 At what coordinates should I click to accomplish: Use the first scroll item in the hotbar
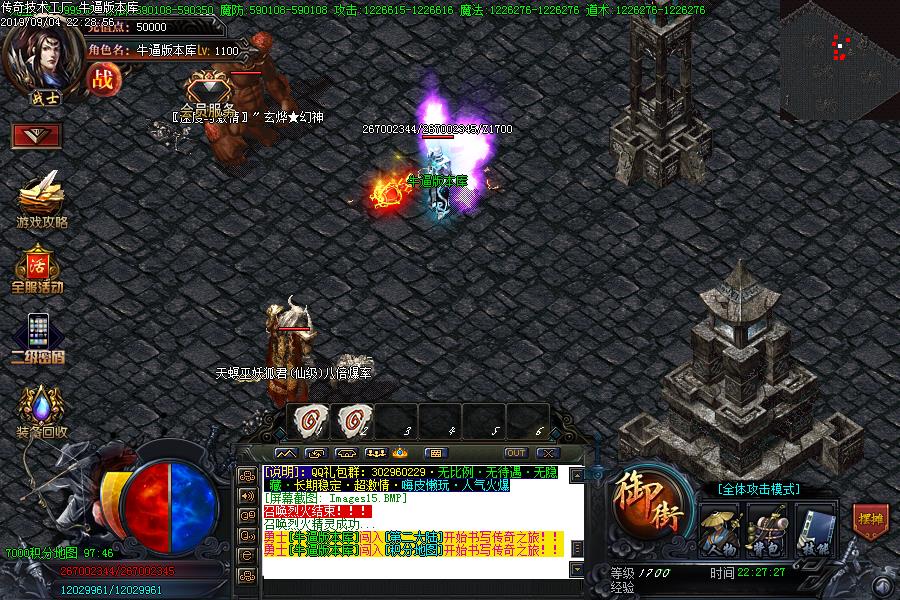pos(308,421)
